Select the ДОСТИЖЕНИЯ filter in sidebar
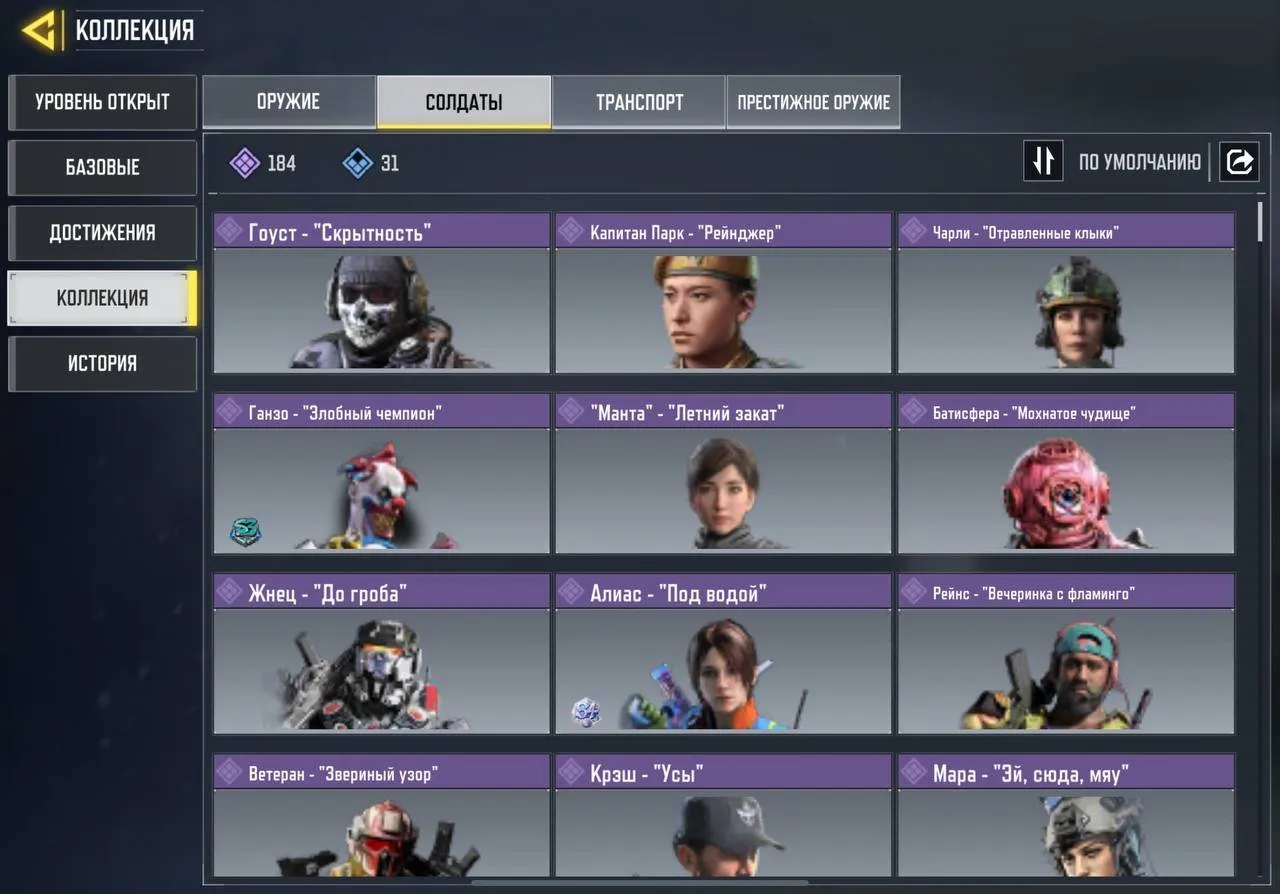 (101, 232)
